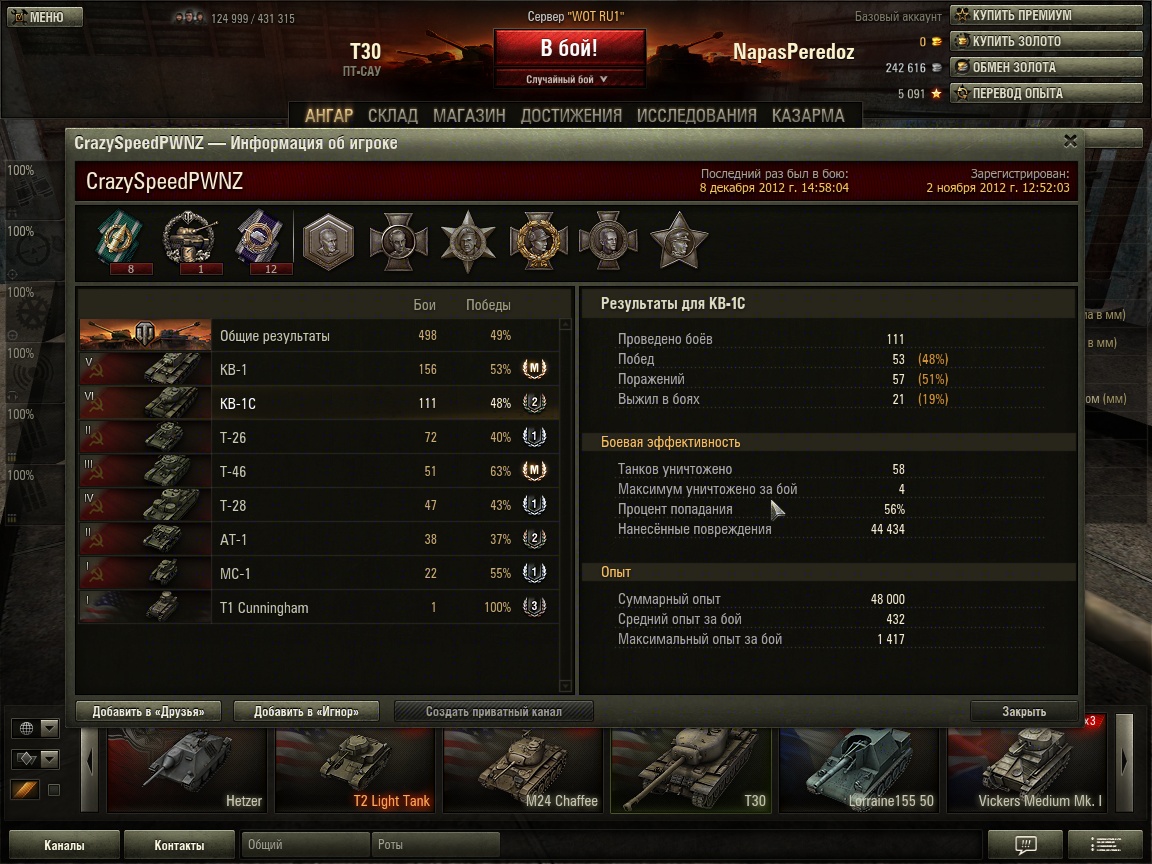Add player with Добавить в «Друзья»
This screenshot has width=1152, height=864.
pos(148,712)
